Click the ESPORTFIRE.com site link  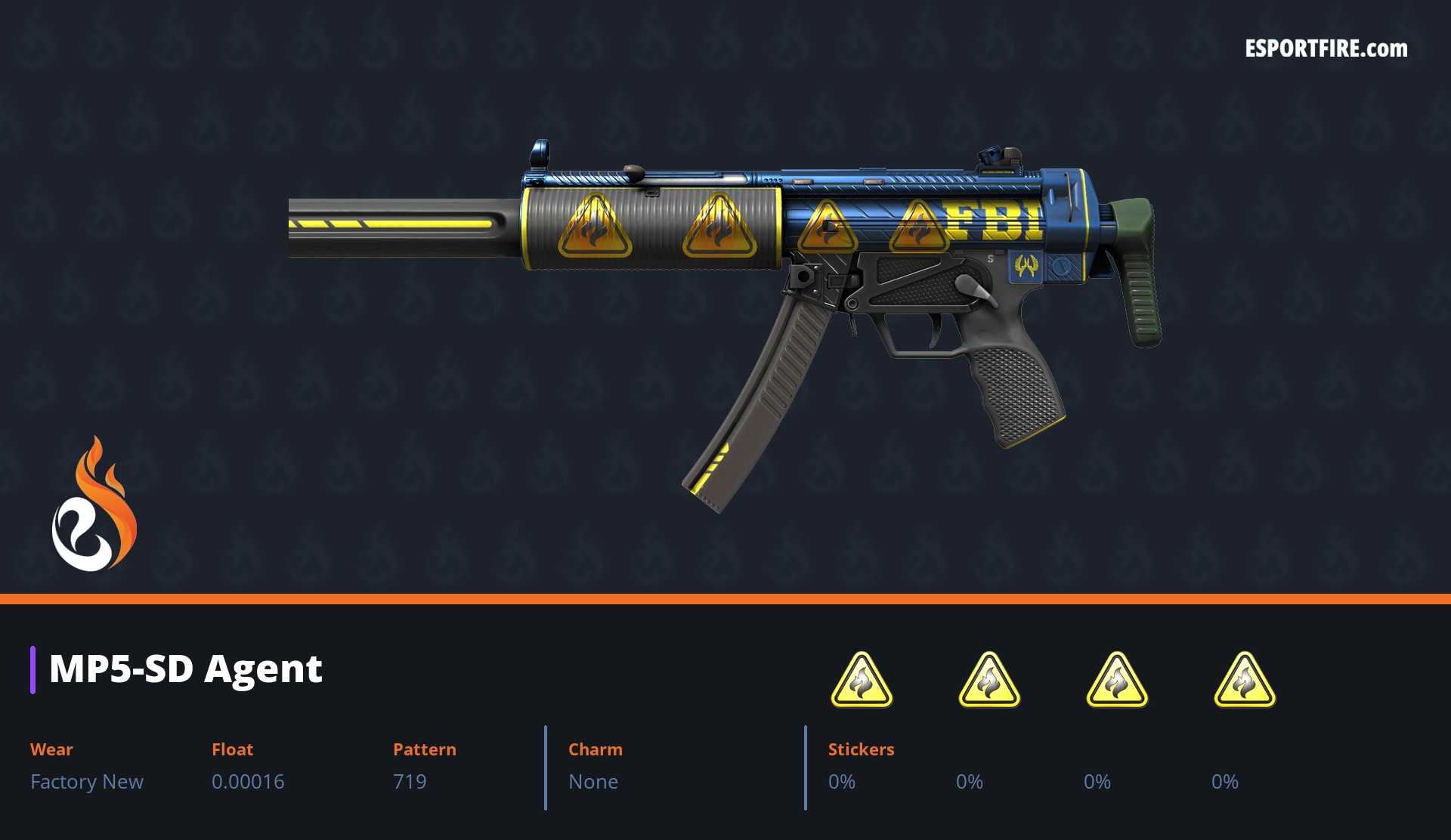(1326, 49)
